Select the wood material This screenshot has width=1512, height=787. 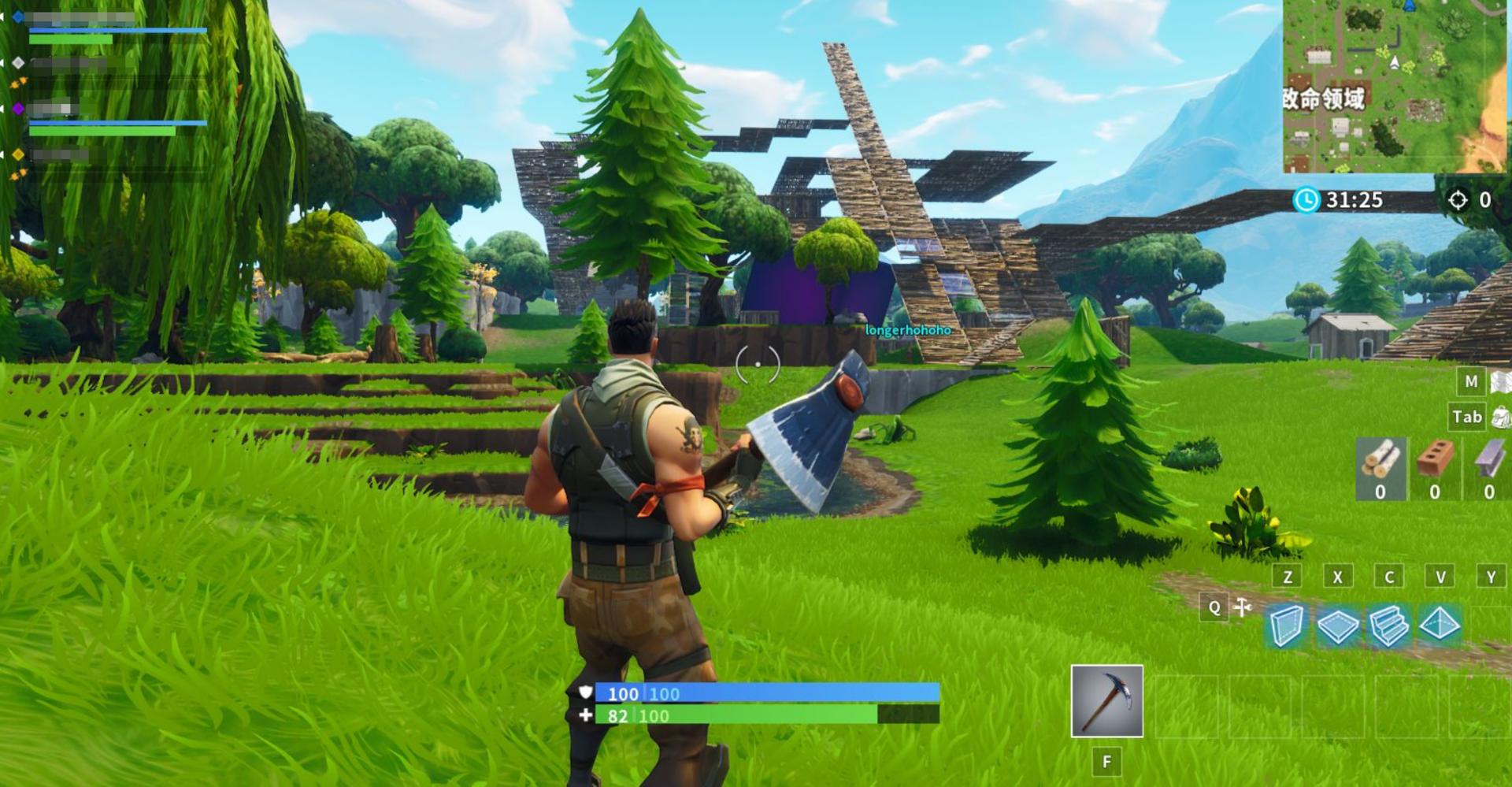[1380, 466]
